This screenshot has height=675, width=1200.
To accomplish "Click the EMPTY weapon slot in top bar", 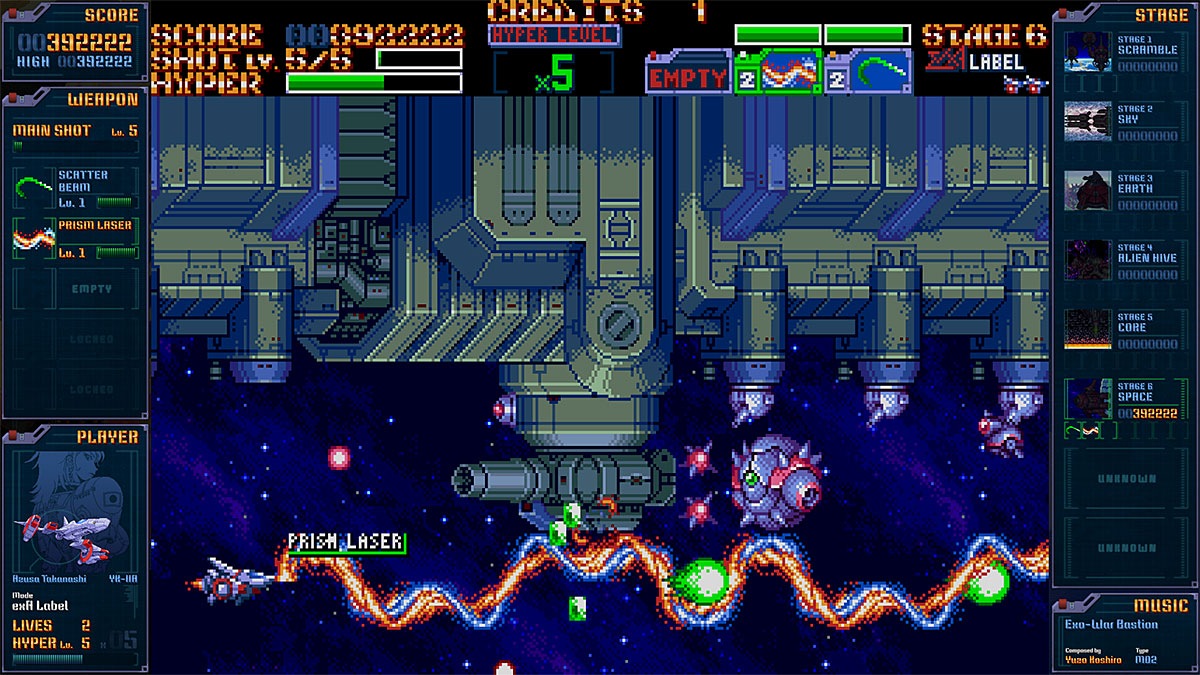I will [x=687, y=77].
